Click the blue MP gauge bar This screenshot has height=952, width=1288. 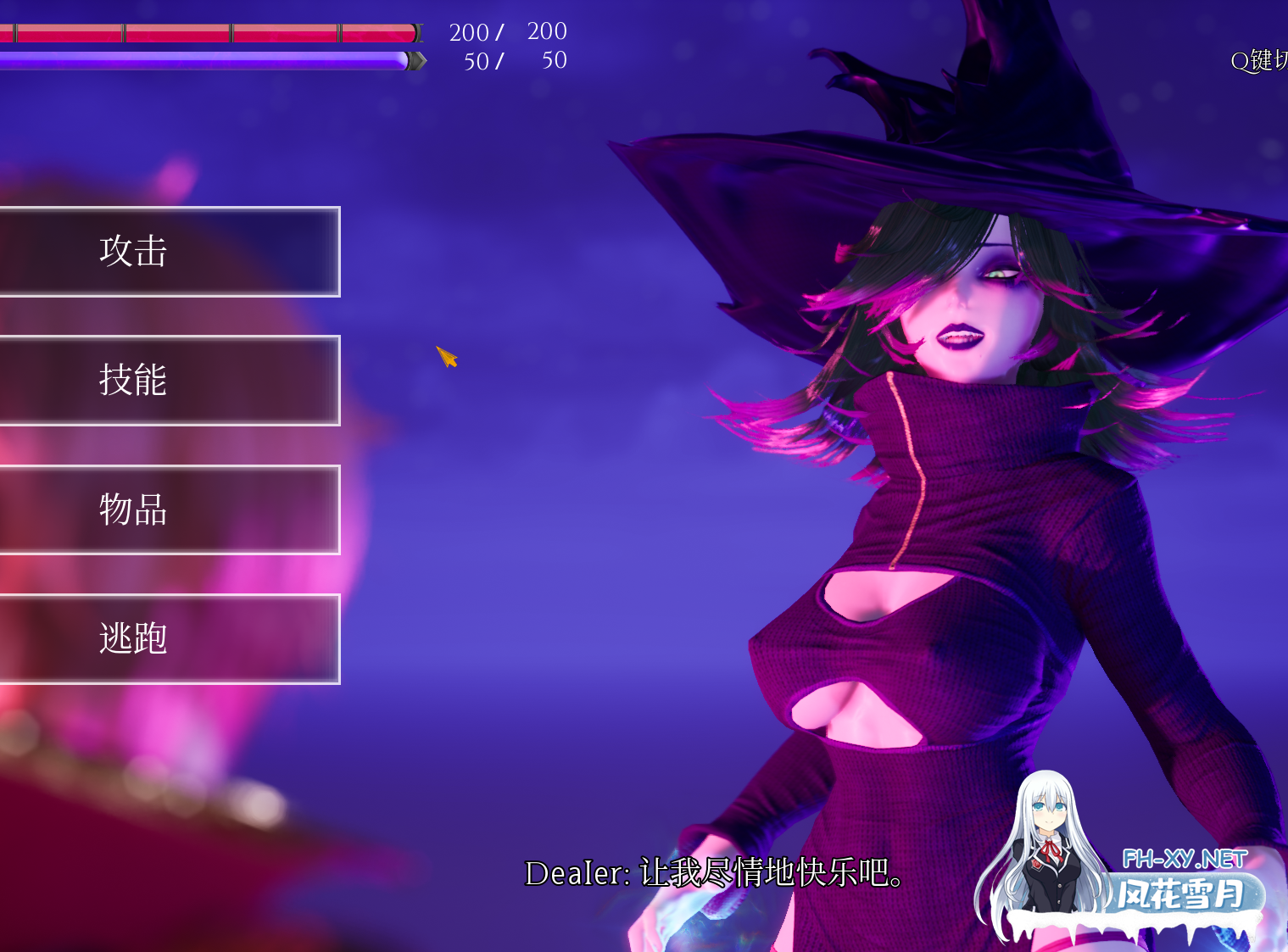tap(204, 60)
